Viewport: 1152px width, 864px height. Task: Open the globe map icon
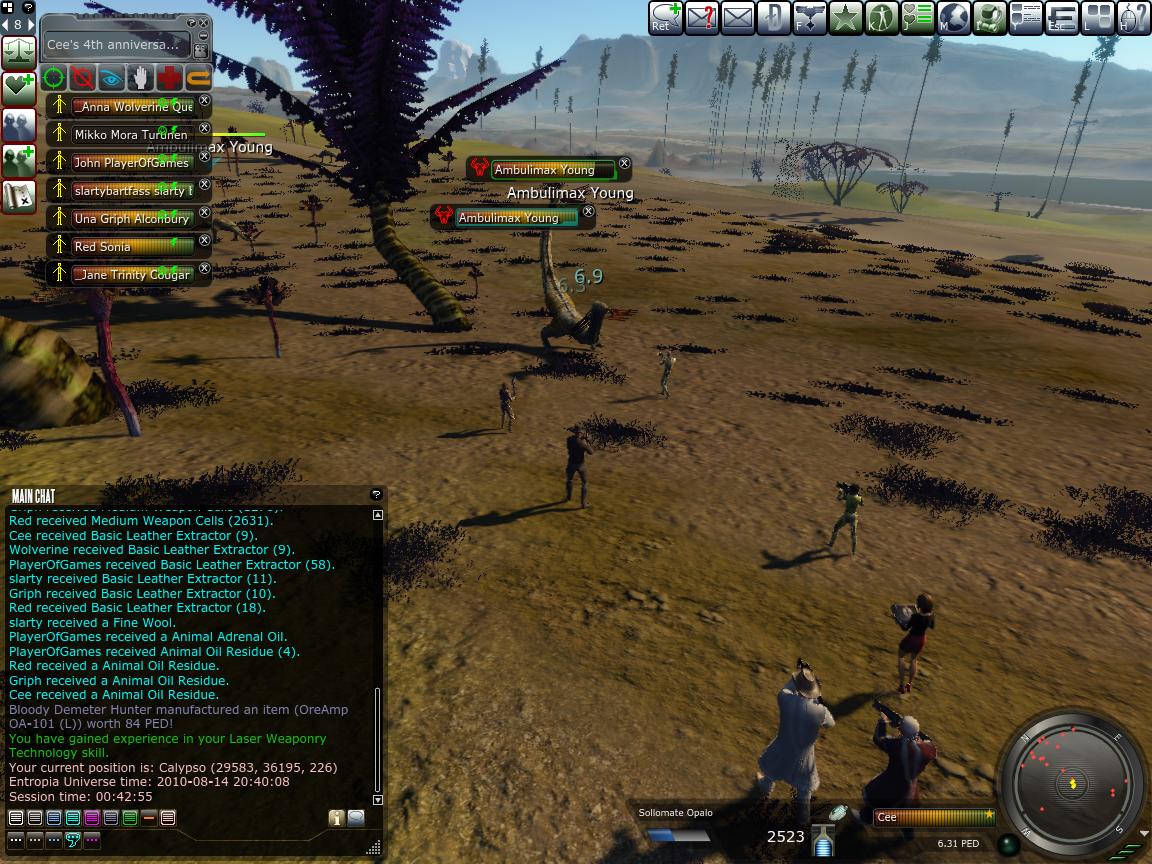[953, 18]
